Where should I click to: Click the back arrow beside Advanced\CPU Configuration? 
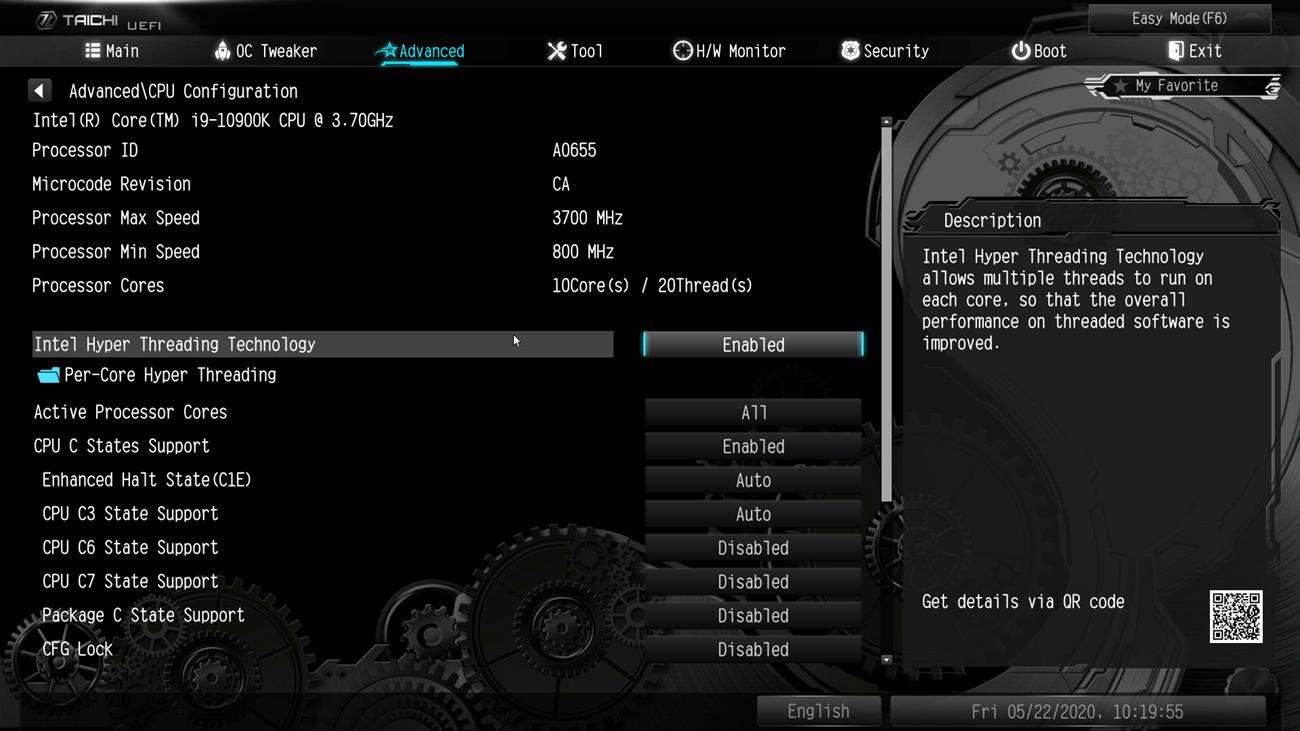coord(39,91)
